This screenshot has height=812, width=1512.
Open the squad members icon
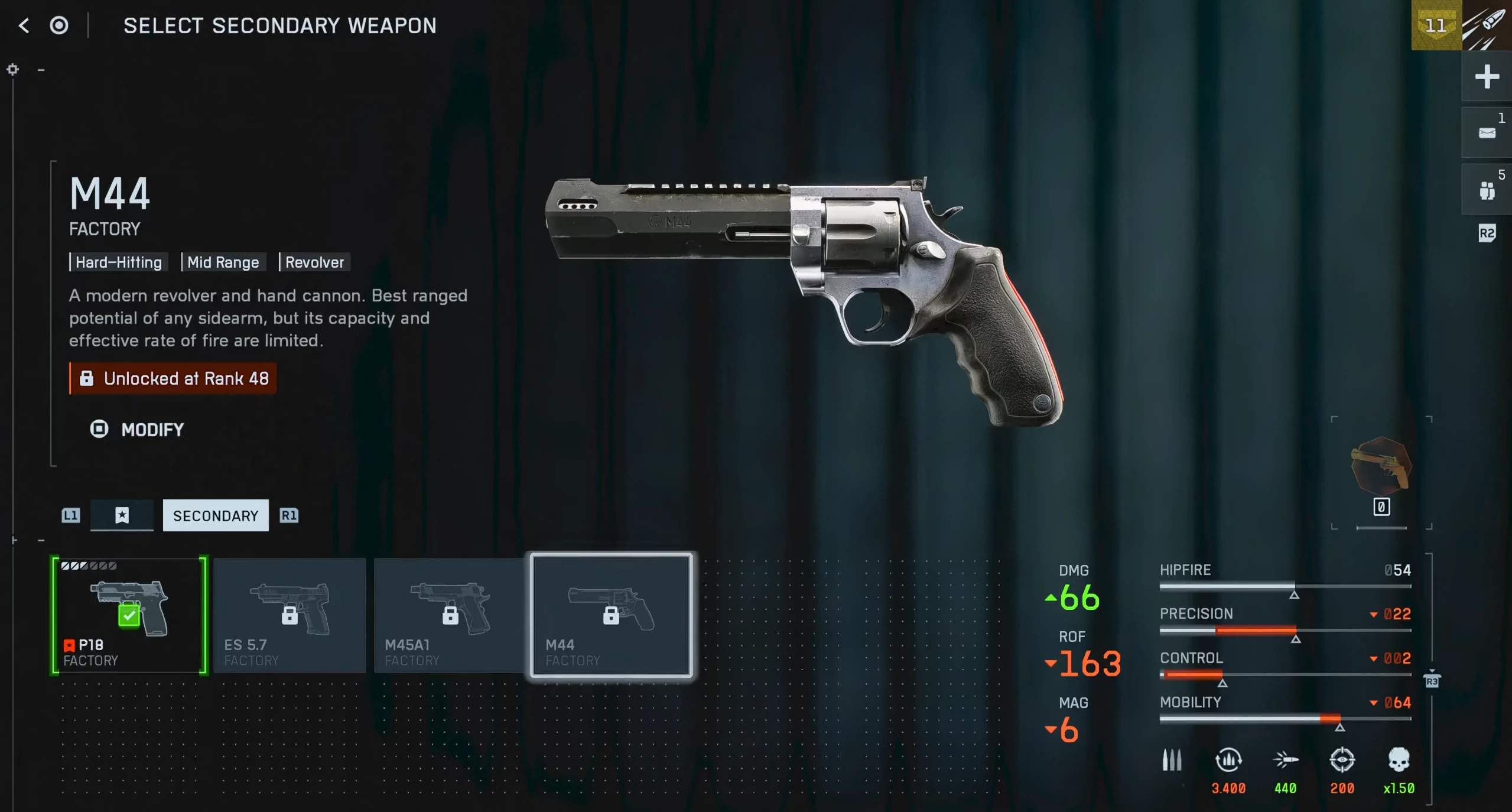1487,190
